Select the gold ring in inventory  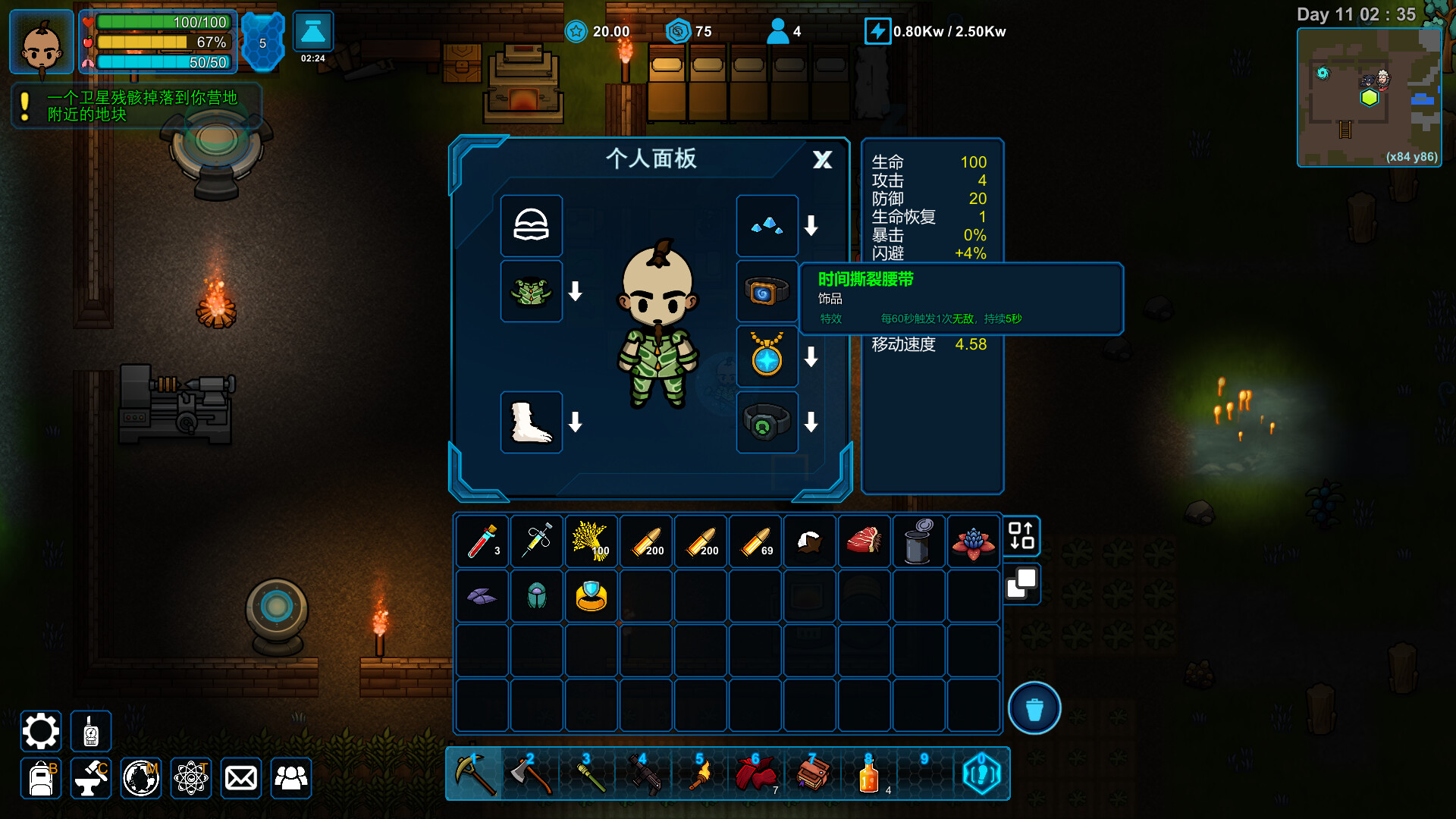(x=591, y=596)
